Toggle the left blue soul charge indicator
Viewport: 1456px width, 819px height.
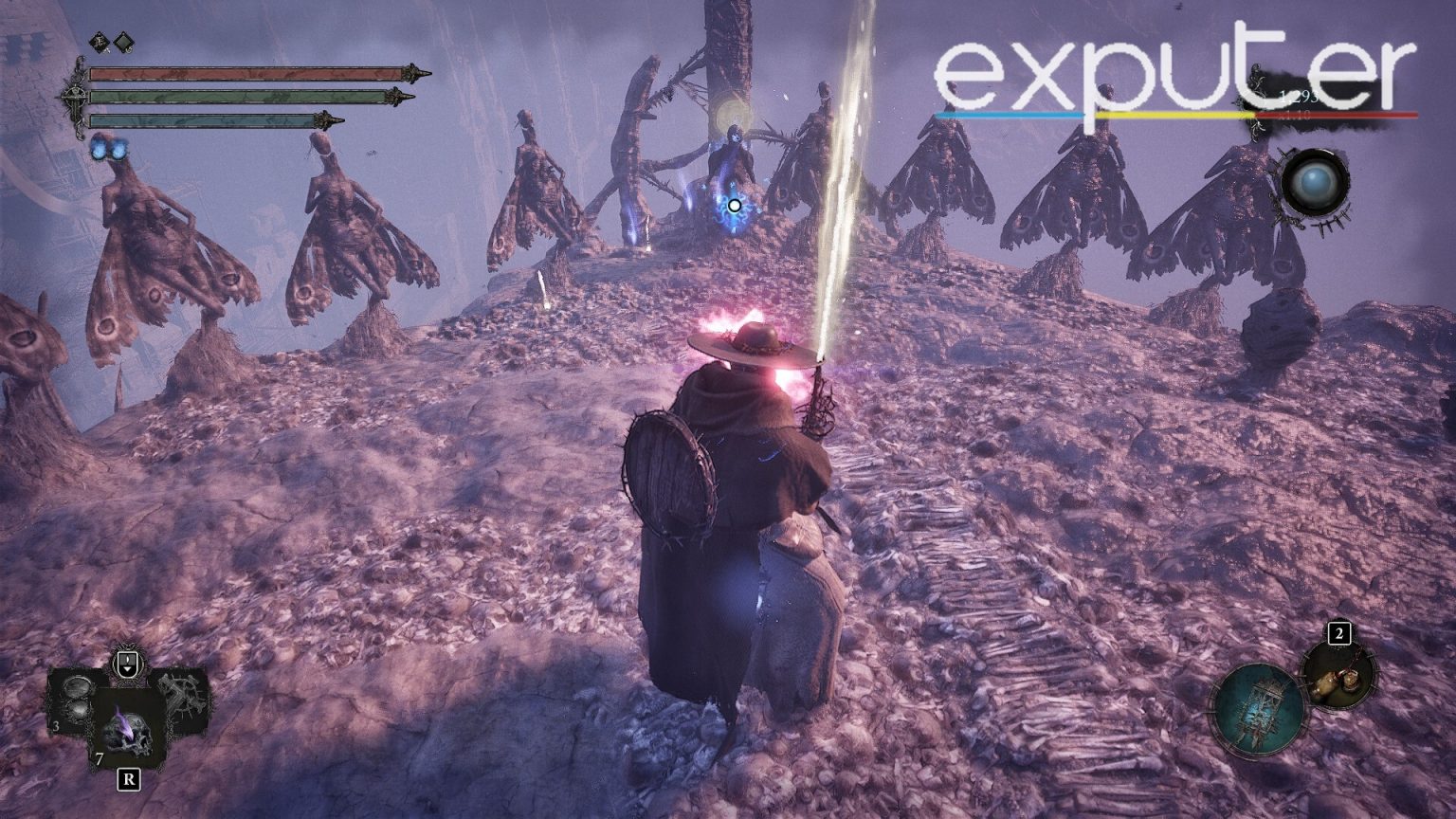point(99,150)
